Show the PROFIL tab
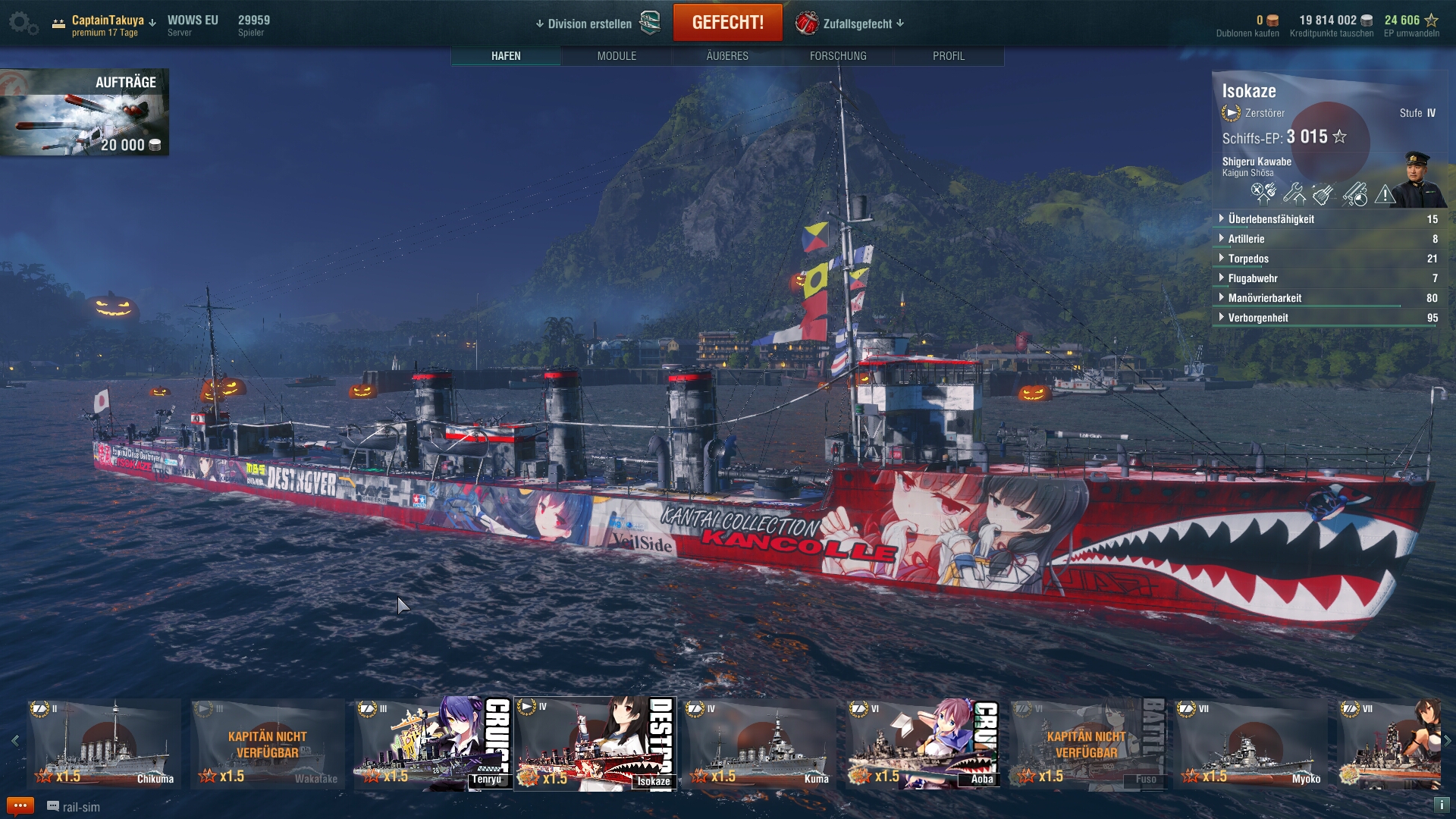 click(x=949, y=56)
